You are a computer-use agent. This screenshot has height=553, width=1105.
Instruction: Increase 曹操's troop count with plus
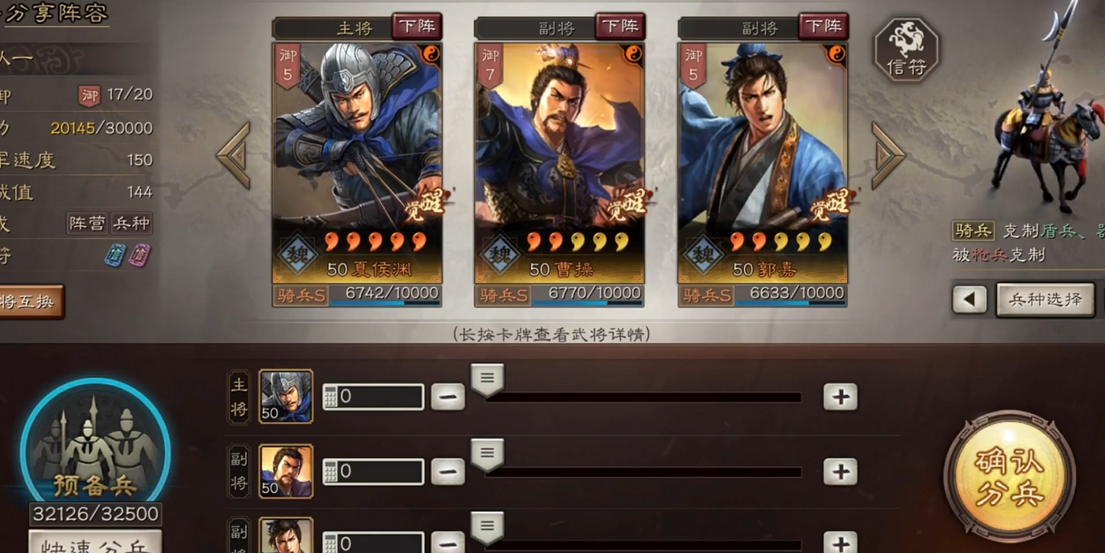[x=840, y=471]
